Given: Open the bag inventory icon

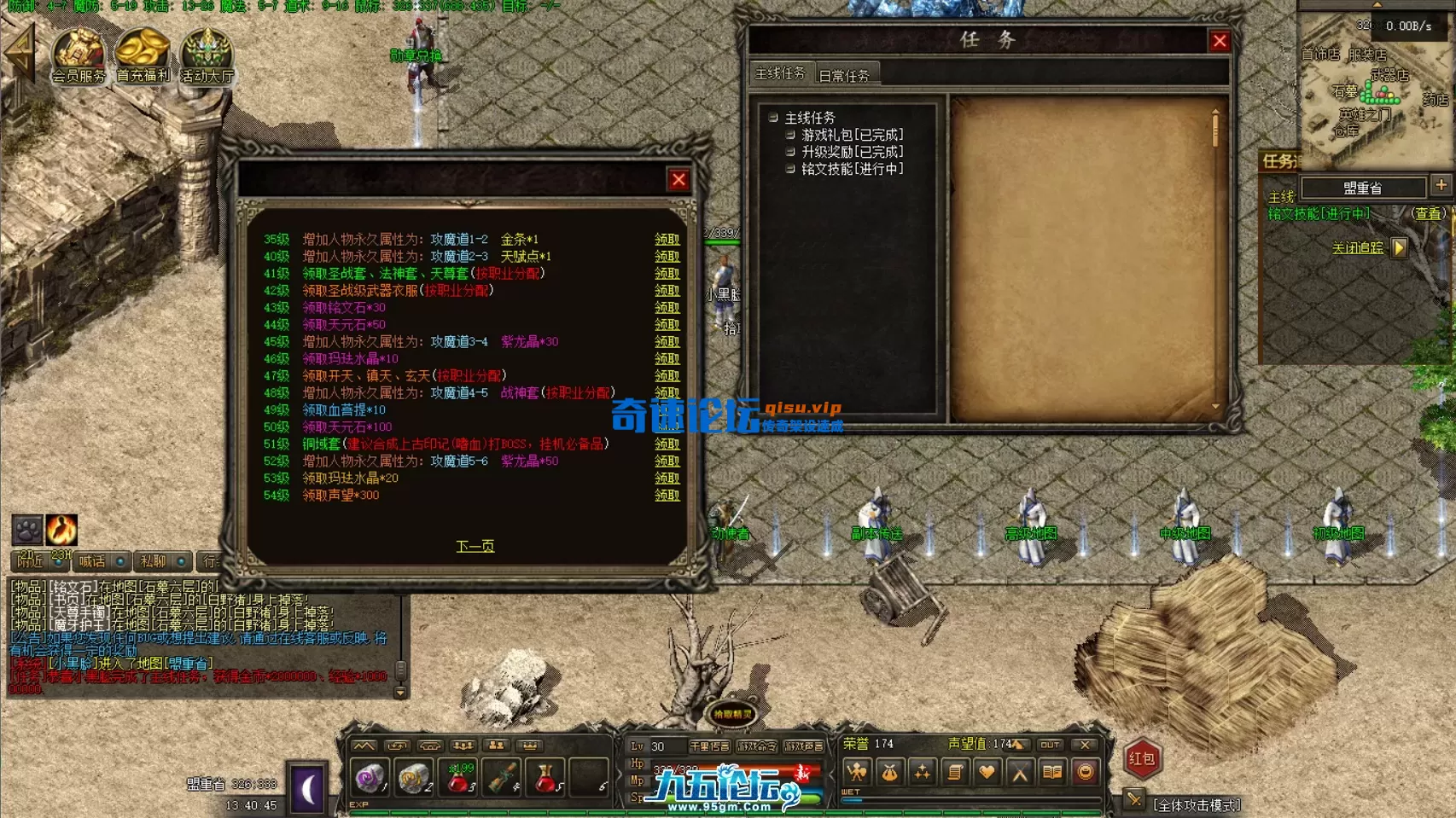Looking at the screenshot, I should (x=891, y=771).
